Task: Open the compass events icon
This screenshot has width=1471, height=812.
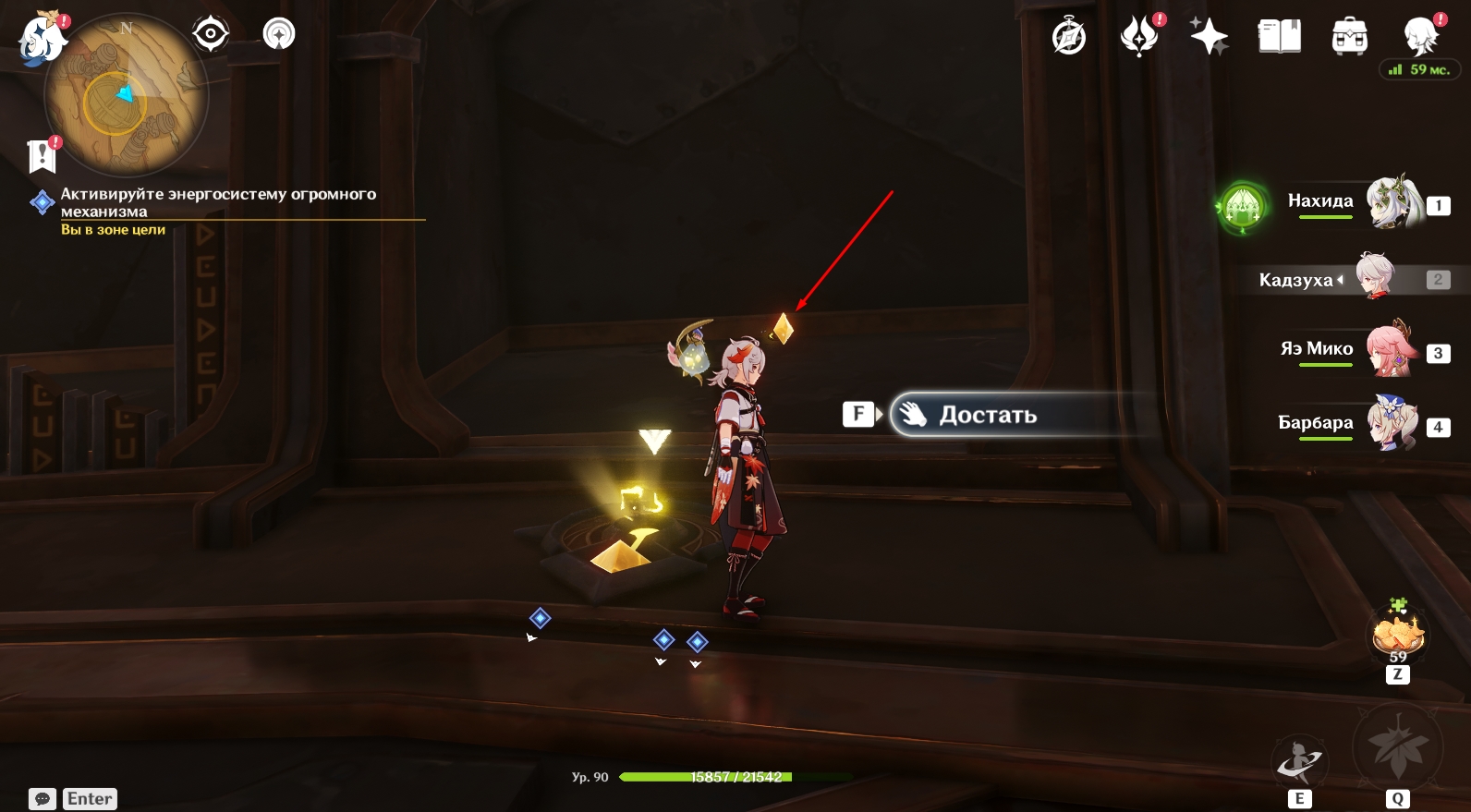Action: coord(1069,37)
